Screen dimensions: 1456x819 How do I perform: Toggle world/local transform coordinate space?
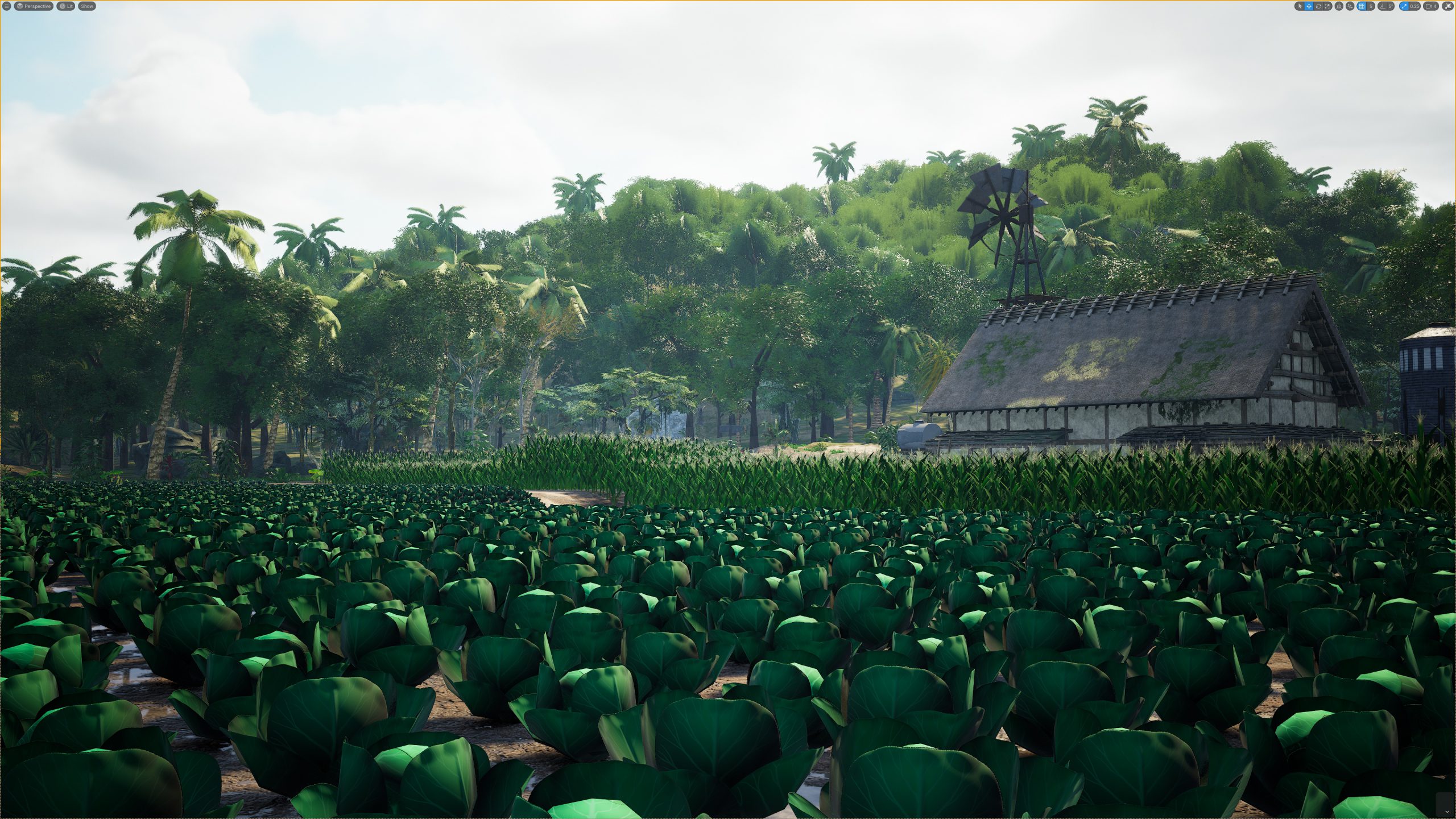point(1338,6)
